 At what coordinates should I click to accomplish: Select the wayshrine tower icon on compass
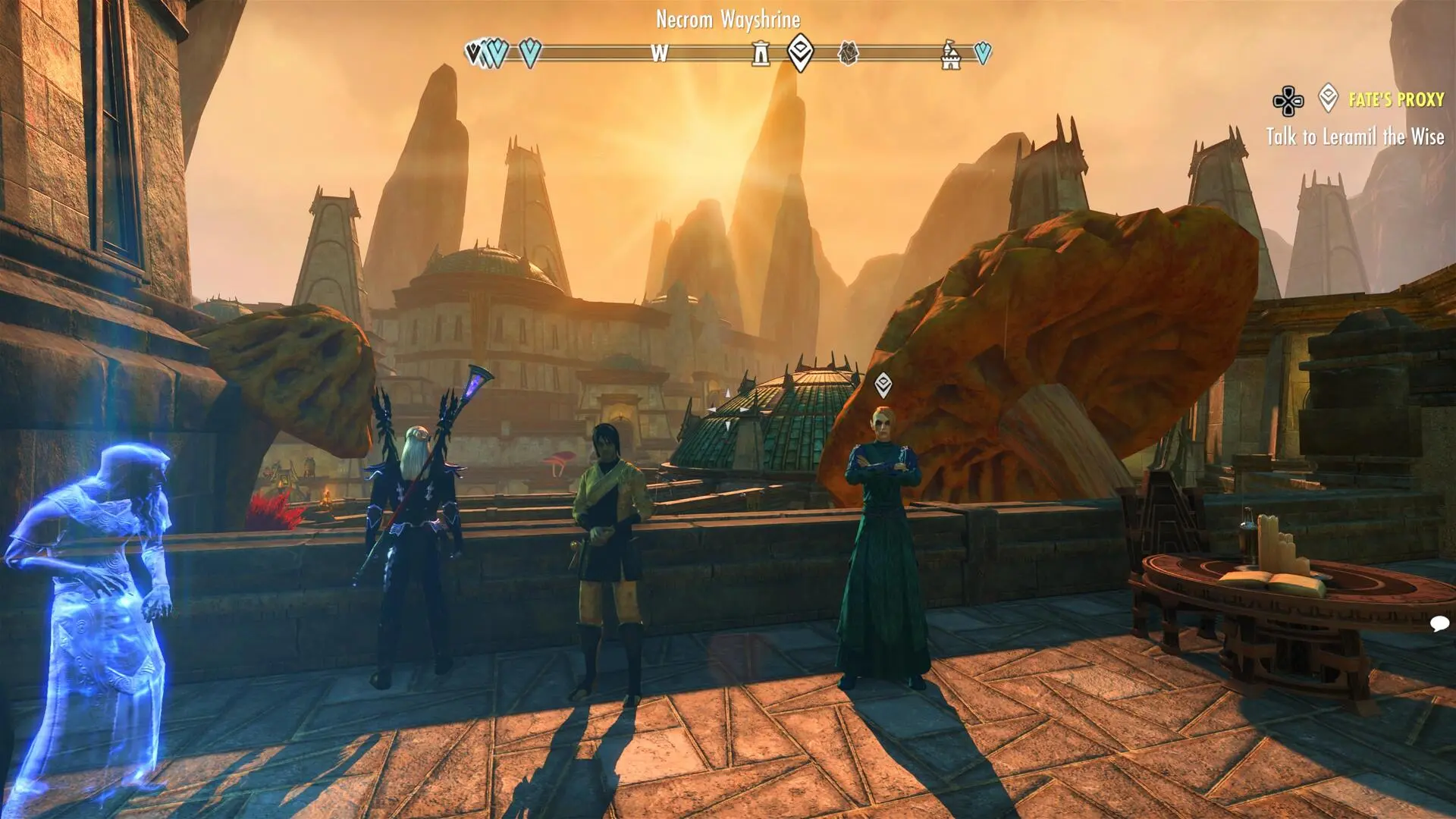point(760,53)
